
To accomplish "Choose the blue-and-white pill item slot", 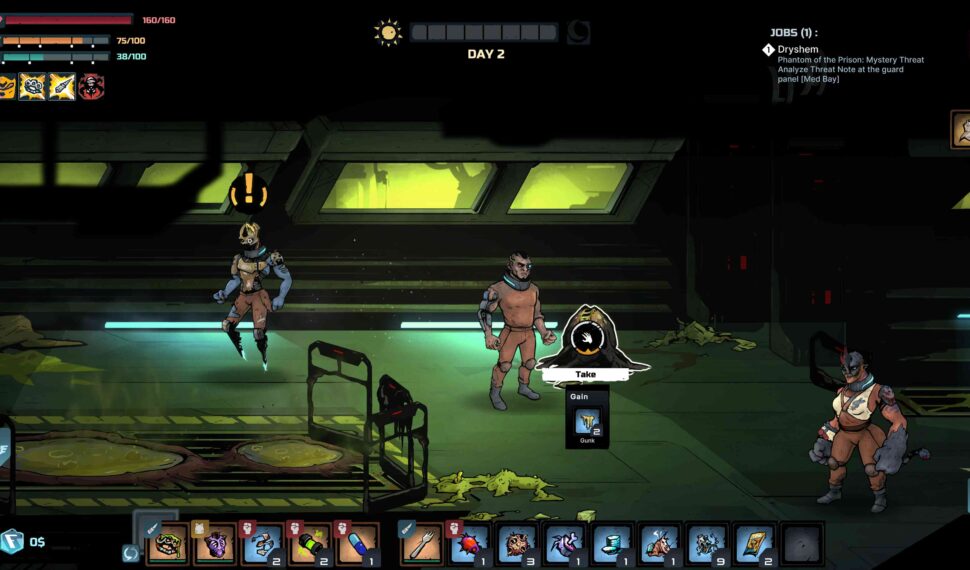I will coord(356,544).
